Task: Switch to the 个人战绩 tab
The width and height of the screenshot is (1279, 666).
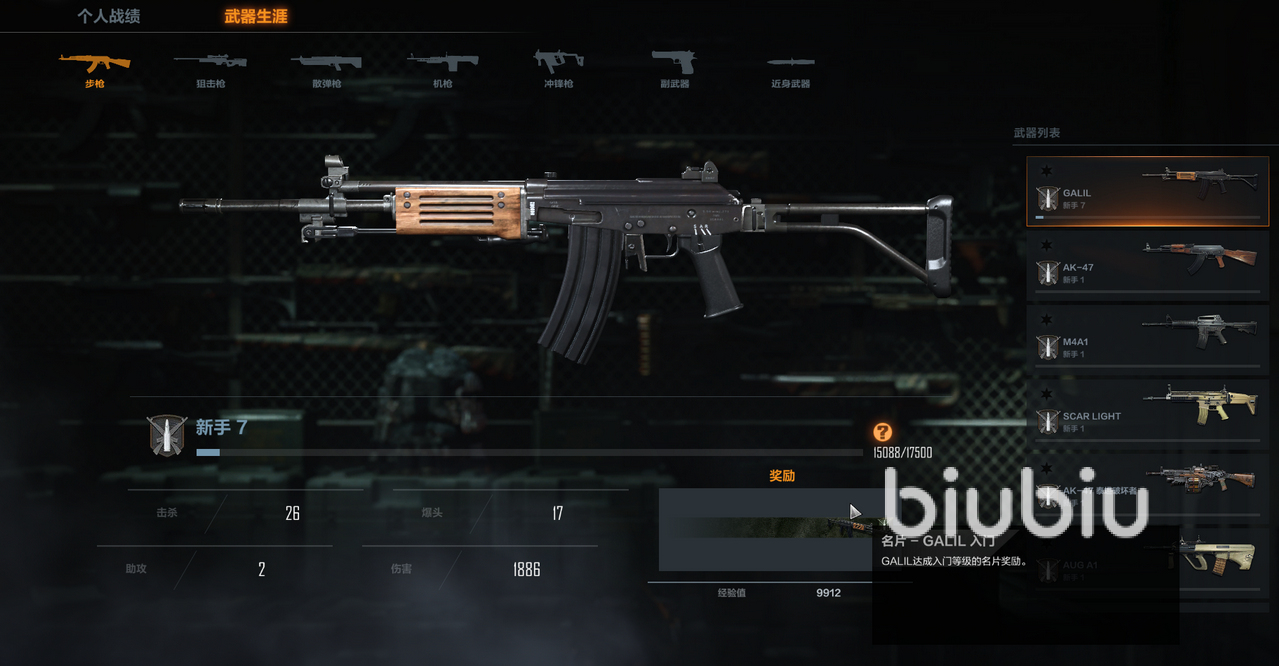Action: tap(108, 17)
